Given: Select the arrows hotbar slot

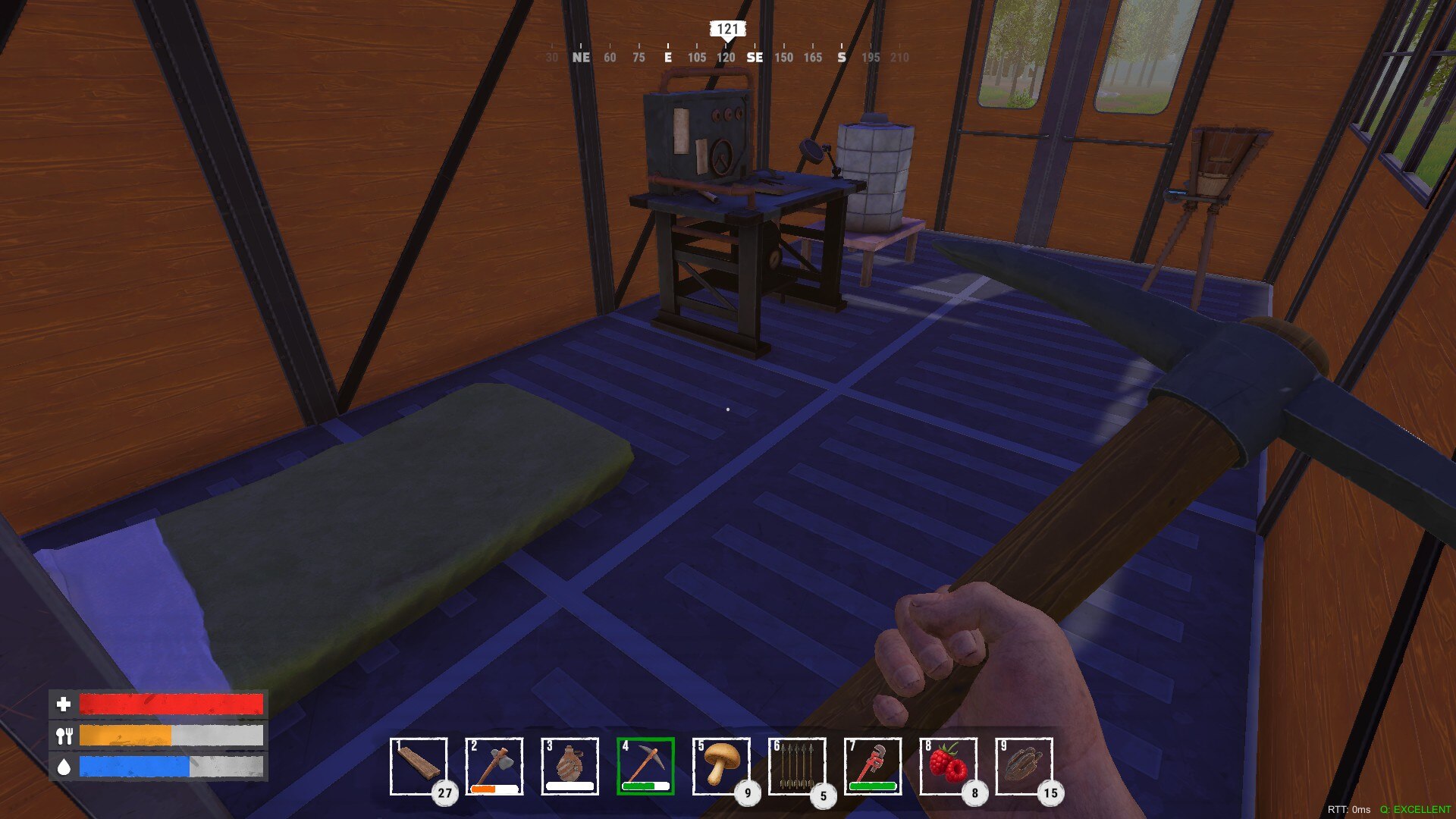Looking at the screenshot, I should (797, 766).
